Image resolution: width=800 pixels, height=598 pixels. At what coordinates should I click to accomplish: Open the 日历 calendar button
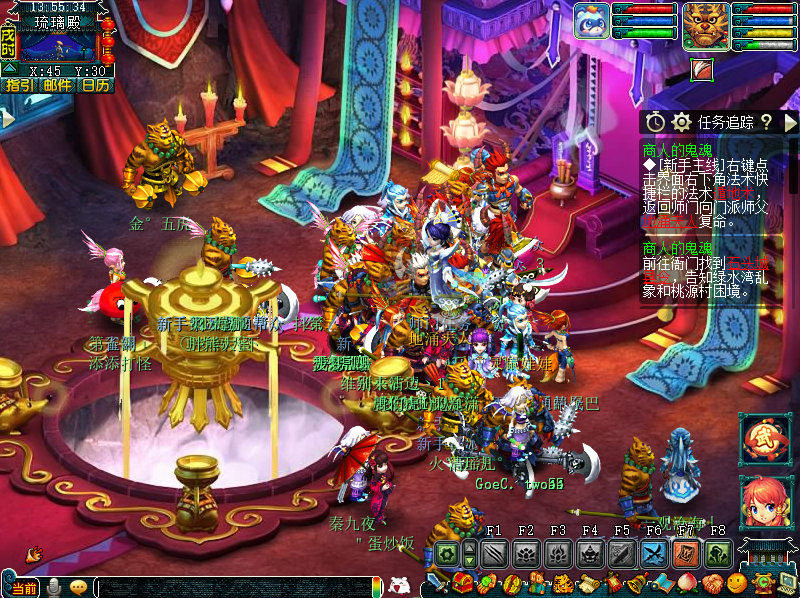tap(96, 86)
